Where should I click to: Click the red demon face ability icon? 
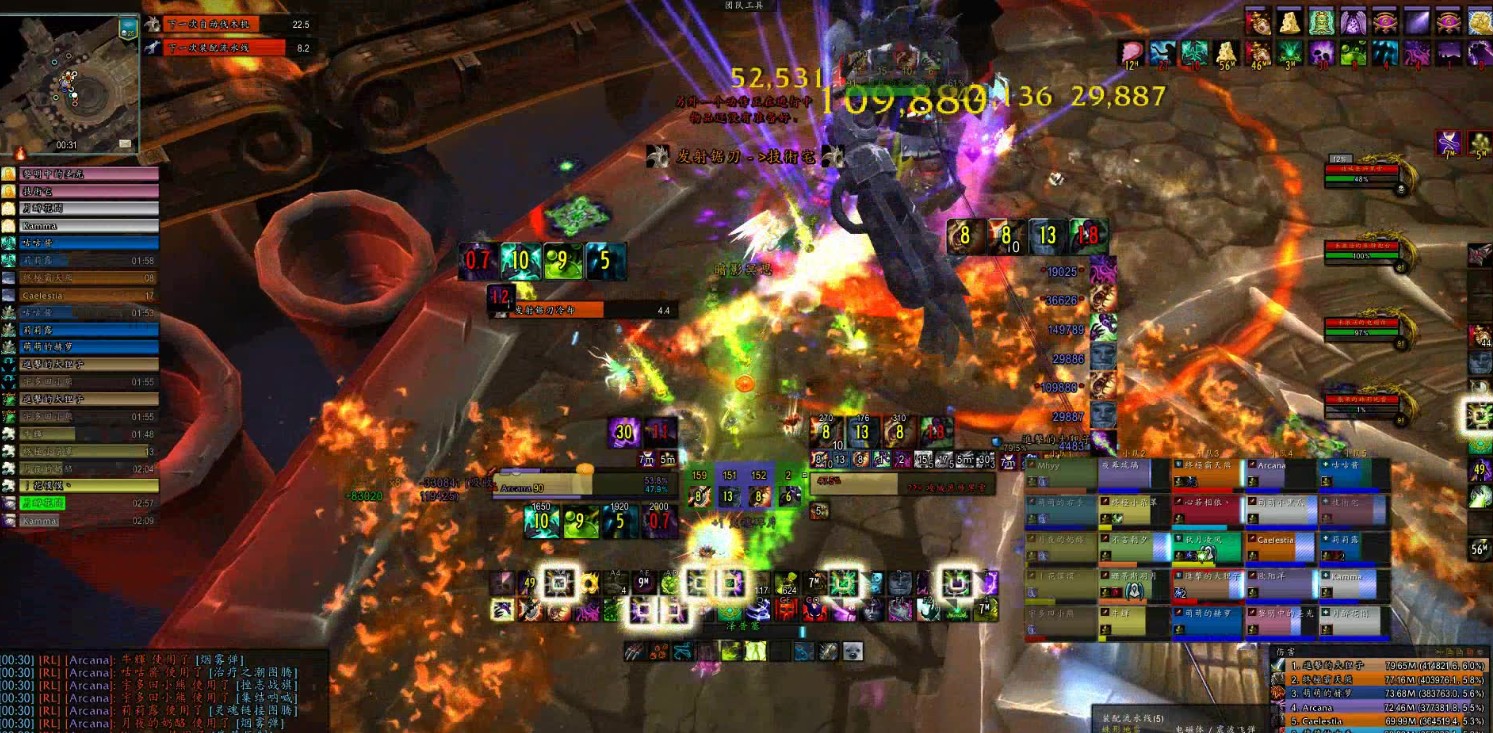click(787, 609)
